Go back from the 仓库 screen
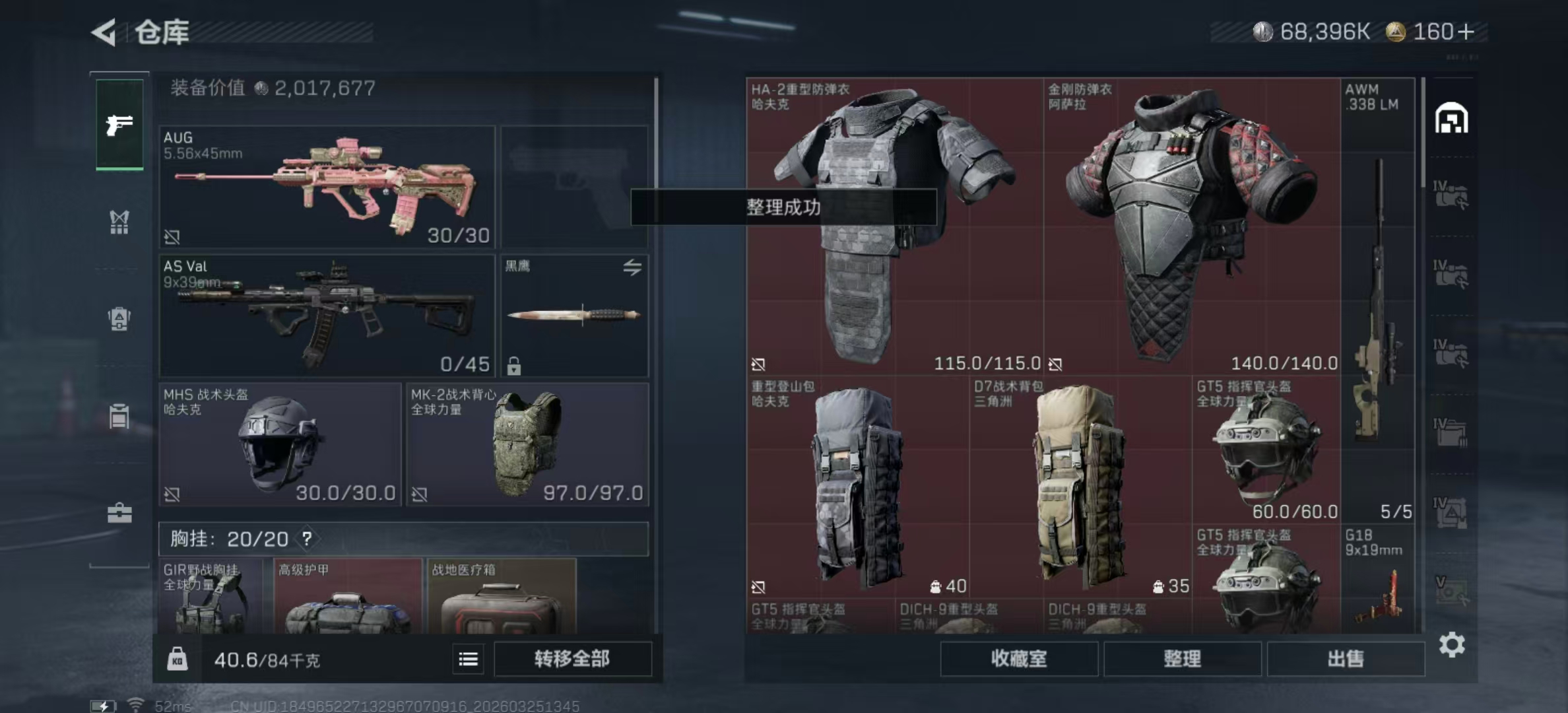Screen dimensions: 1568x713 [105, 32]
